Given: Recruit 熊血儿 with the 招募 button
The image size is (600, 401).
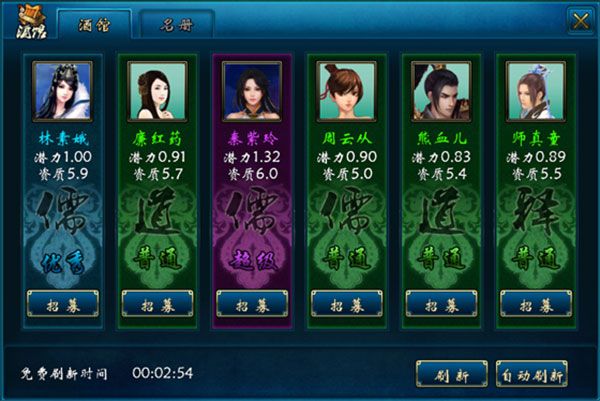Looking at the screenshot, I should (x=441, y=303).
